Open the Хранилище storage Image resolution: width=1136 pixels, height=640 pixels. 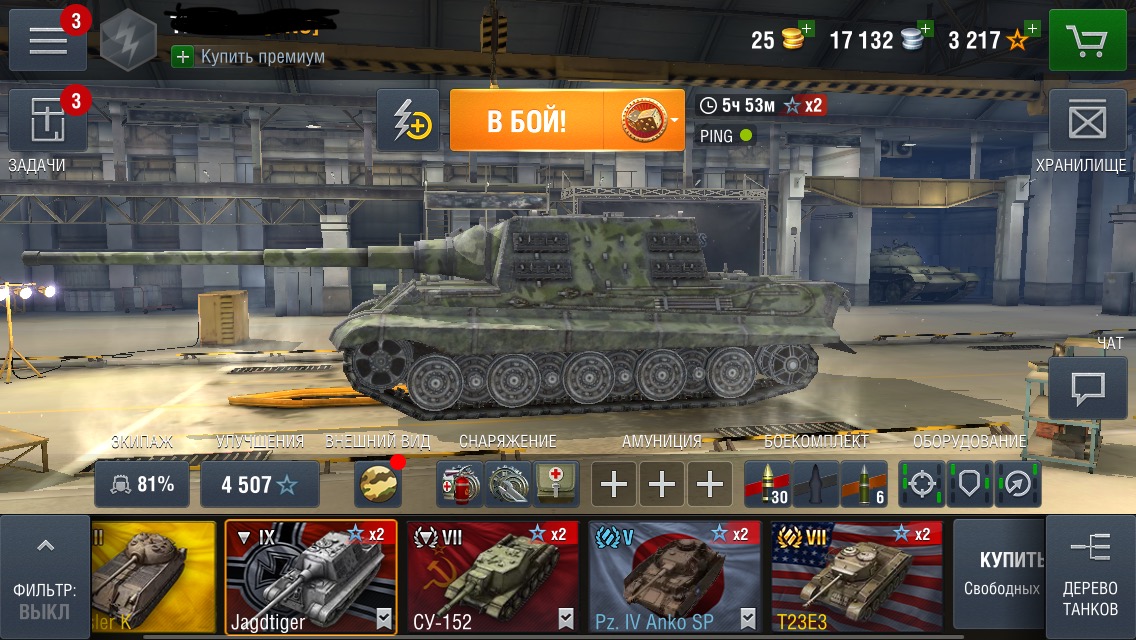point(1087,122)
